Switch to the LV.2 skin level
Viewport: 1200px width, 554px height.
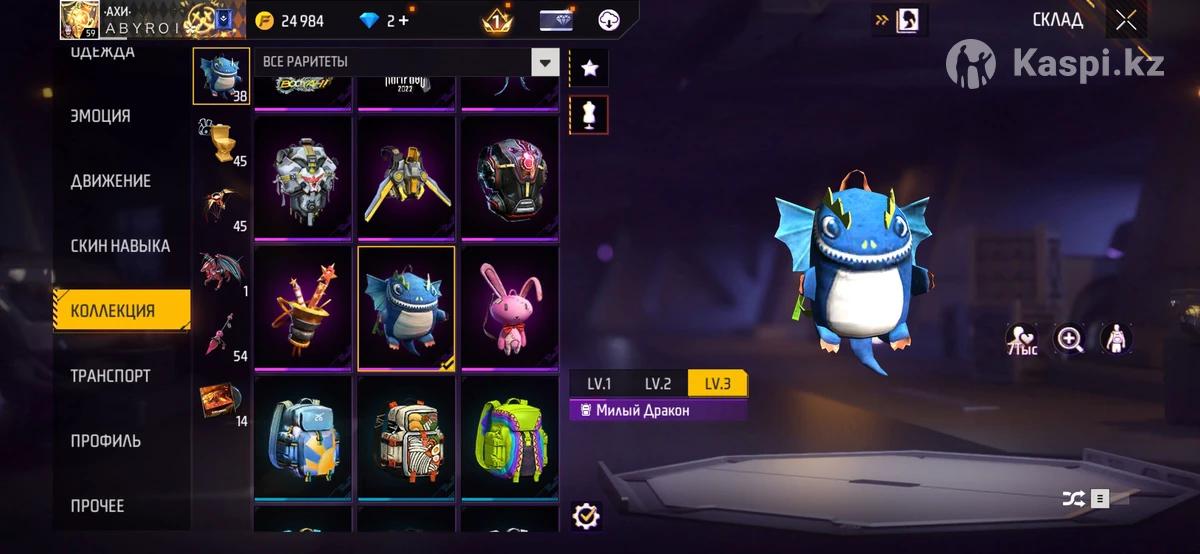(658, 384)
